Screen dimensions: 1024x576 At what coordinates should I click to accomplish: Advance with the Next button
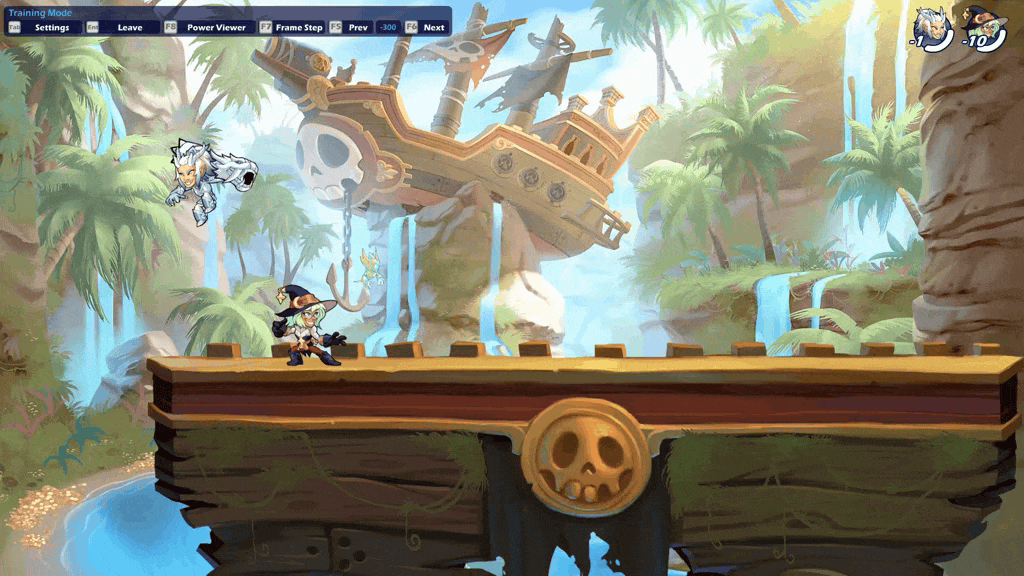point(433,28)
